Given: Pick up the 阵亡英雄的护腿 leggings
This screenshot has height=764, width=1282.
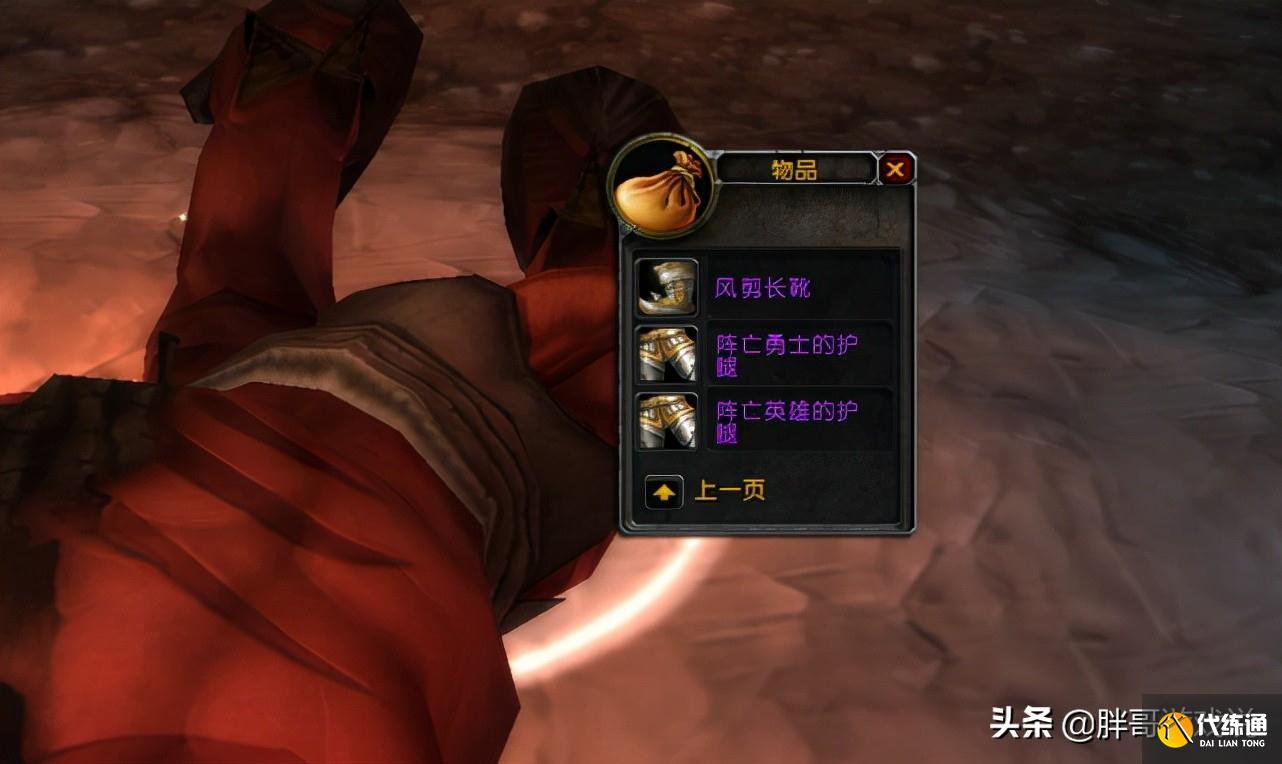Looking at the screenshot, I should tap(667, 420).
